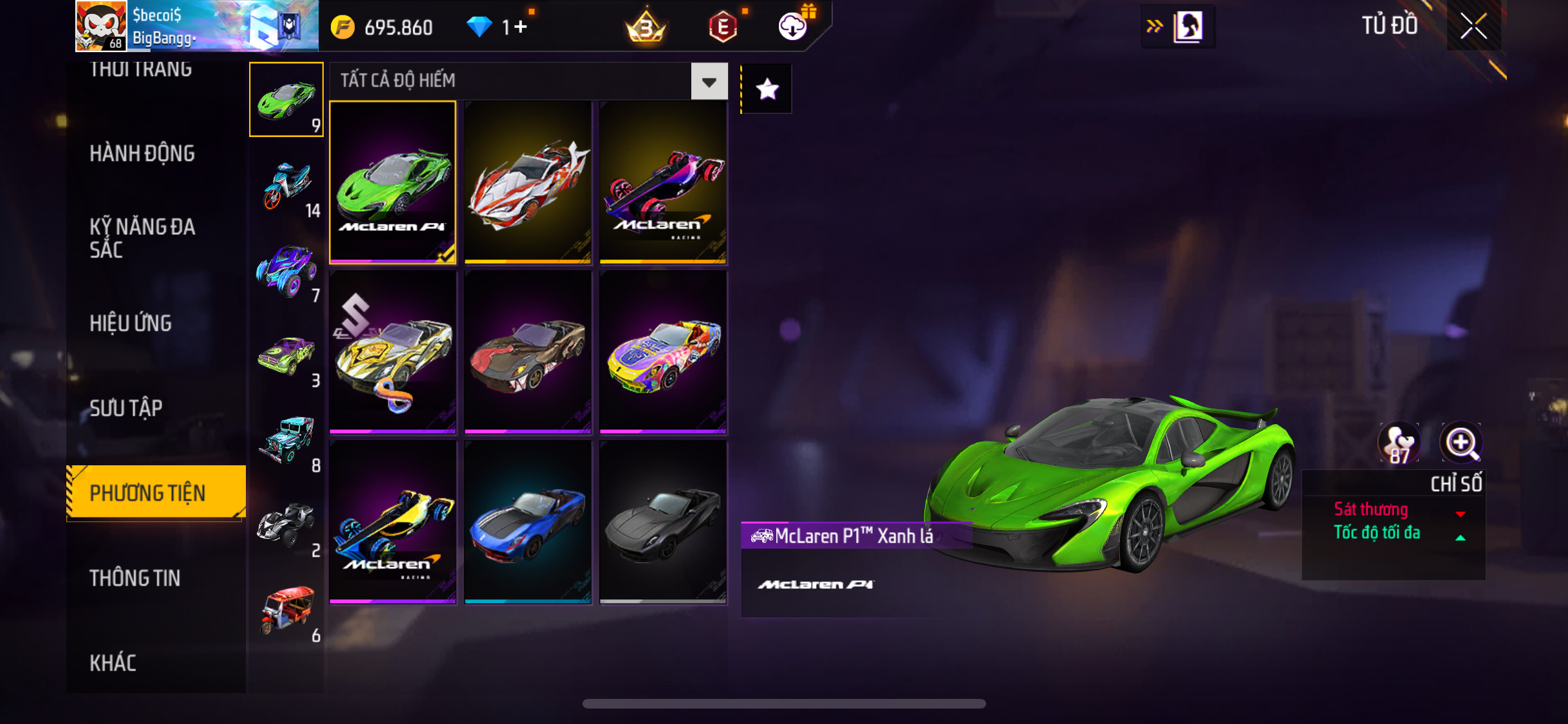
Task: Open the Thông Tin section
Action: click(135, 578)
